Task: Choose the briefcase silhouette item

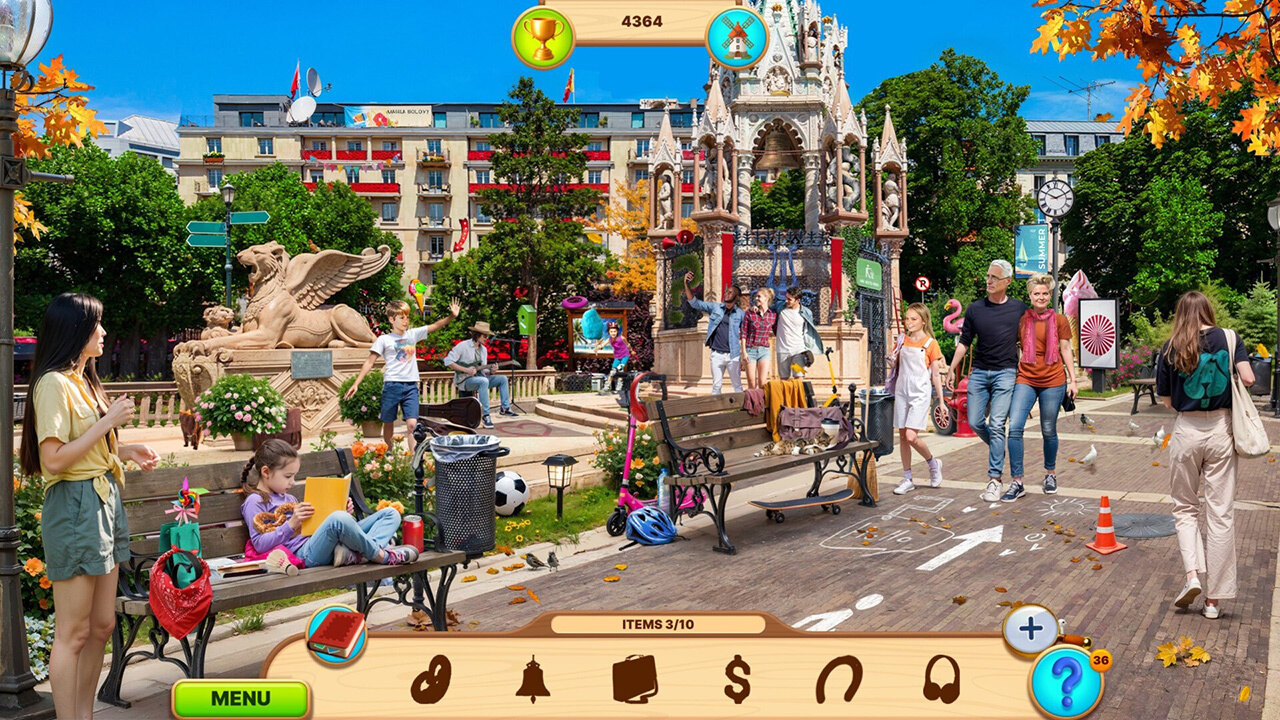Action: (635, 680)
